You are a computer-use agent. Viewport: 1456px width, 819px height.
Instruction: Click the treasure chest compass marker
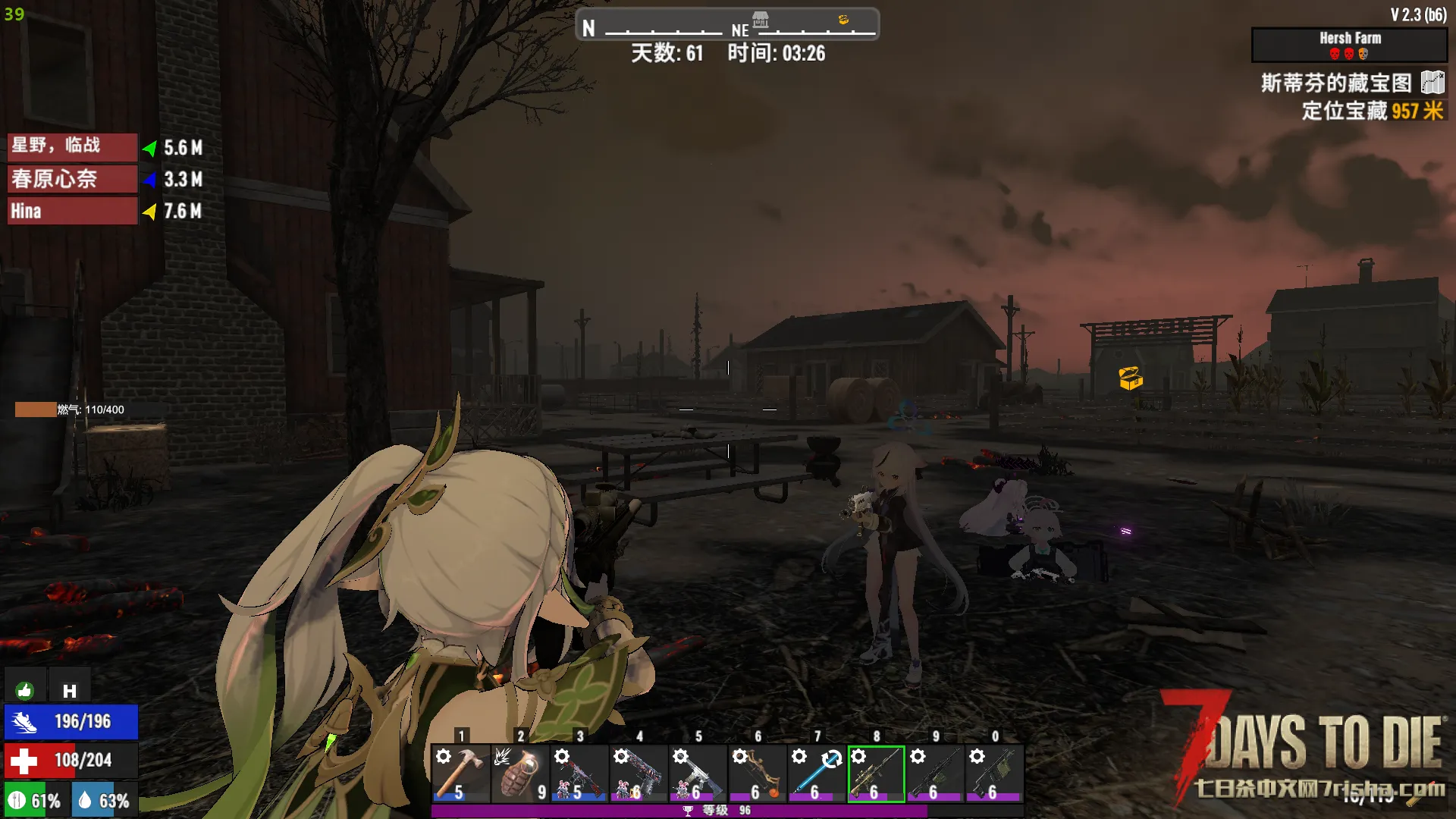tap(843, 20)
